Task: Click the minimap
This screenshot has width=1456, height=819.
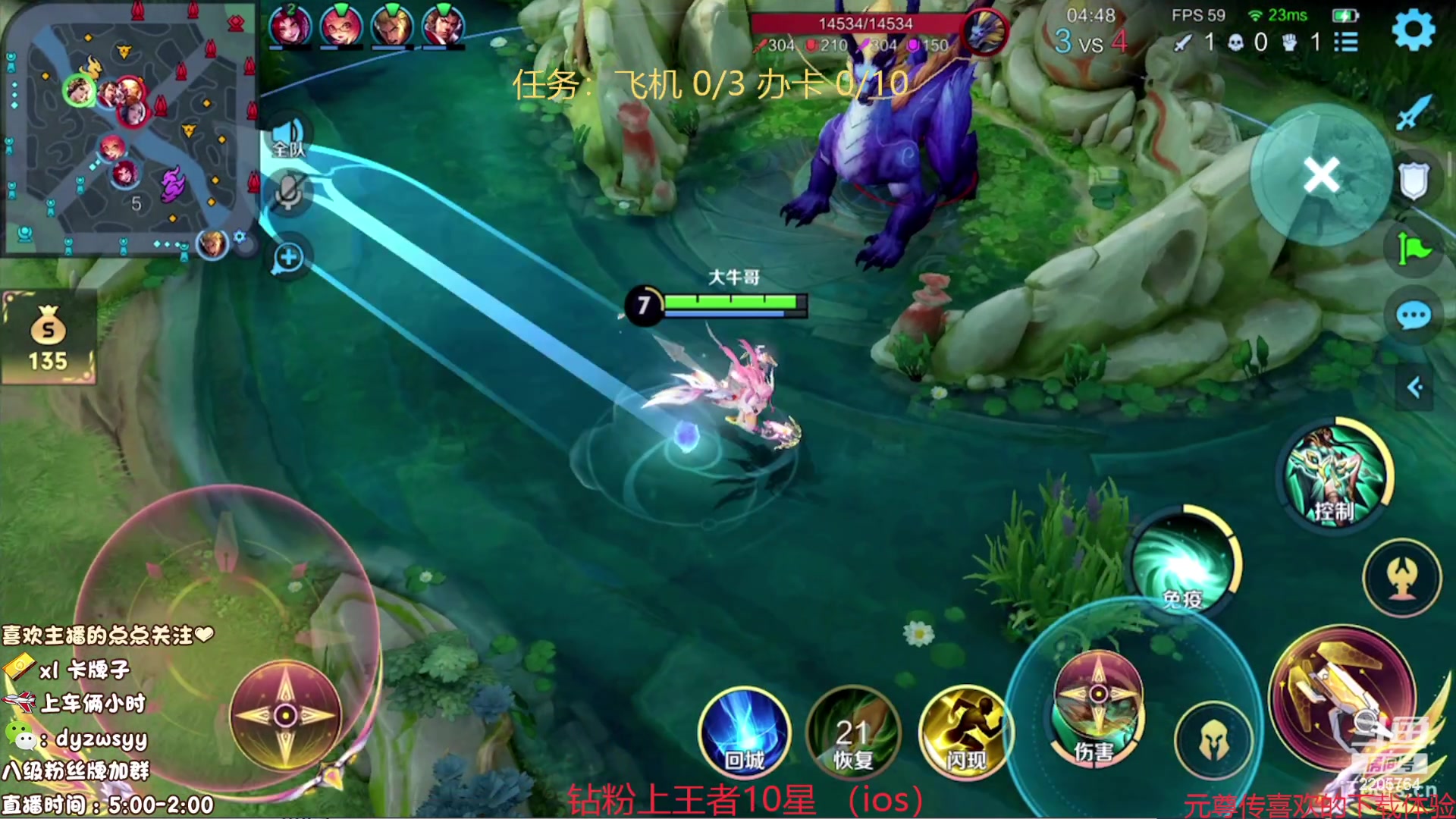Action: 129,129
